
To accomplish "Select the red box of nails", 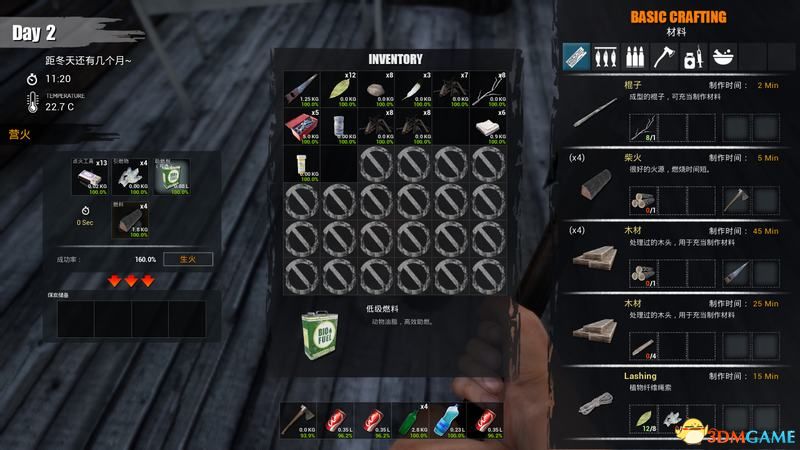I will [x=303, y=127].
